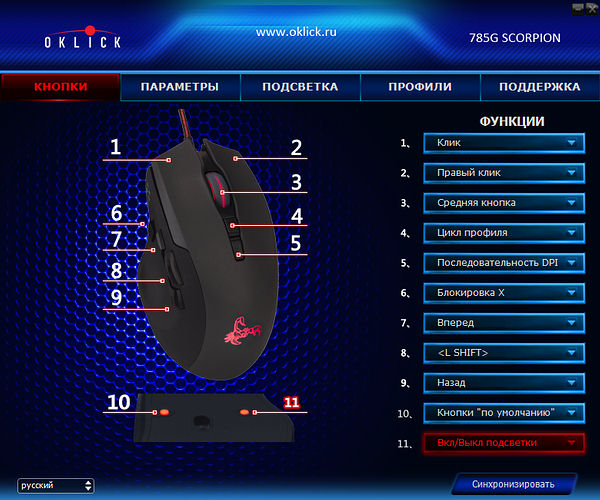Select the КНОПКИ tab

coord(61,87)
